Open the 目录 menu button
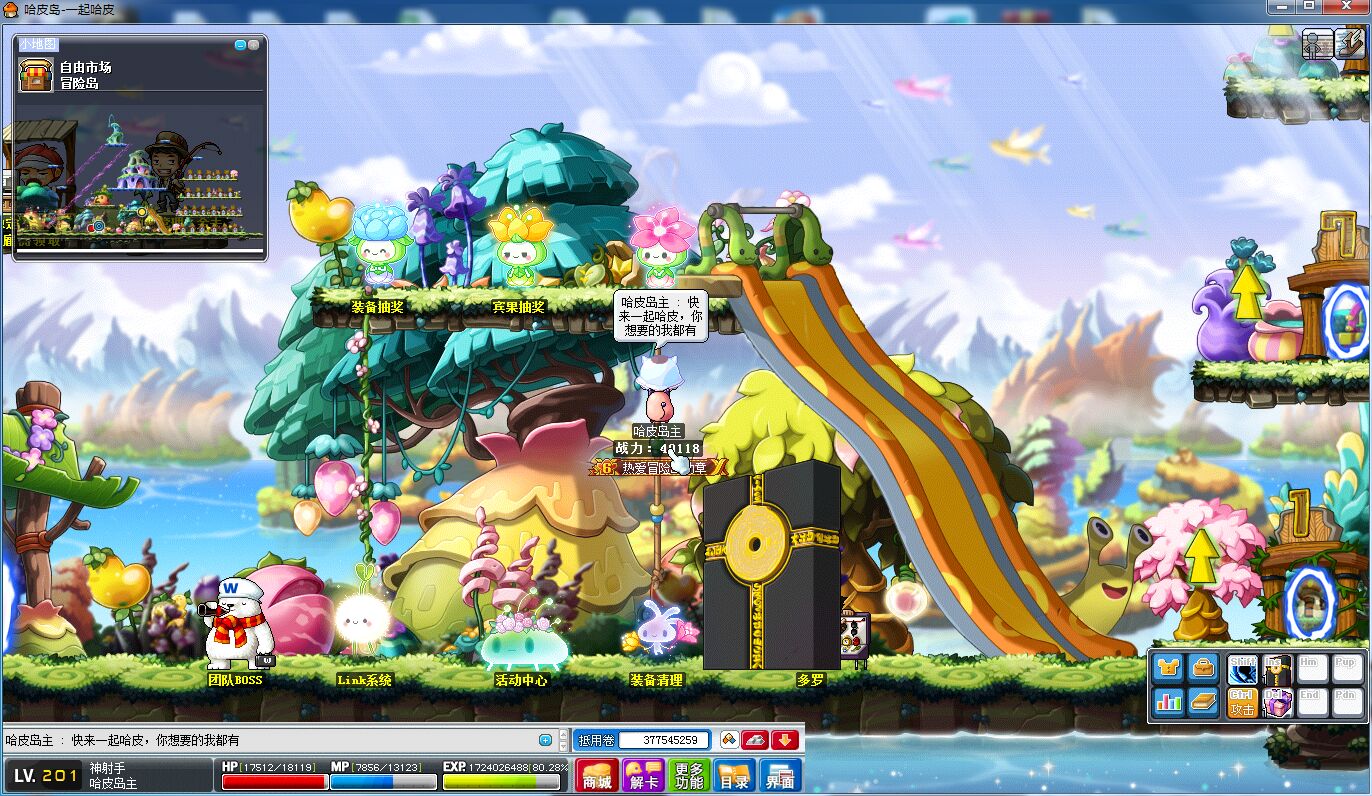The height and width of the screenshot is (796, 1372). (x=734, y=775)
